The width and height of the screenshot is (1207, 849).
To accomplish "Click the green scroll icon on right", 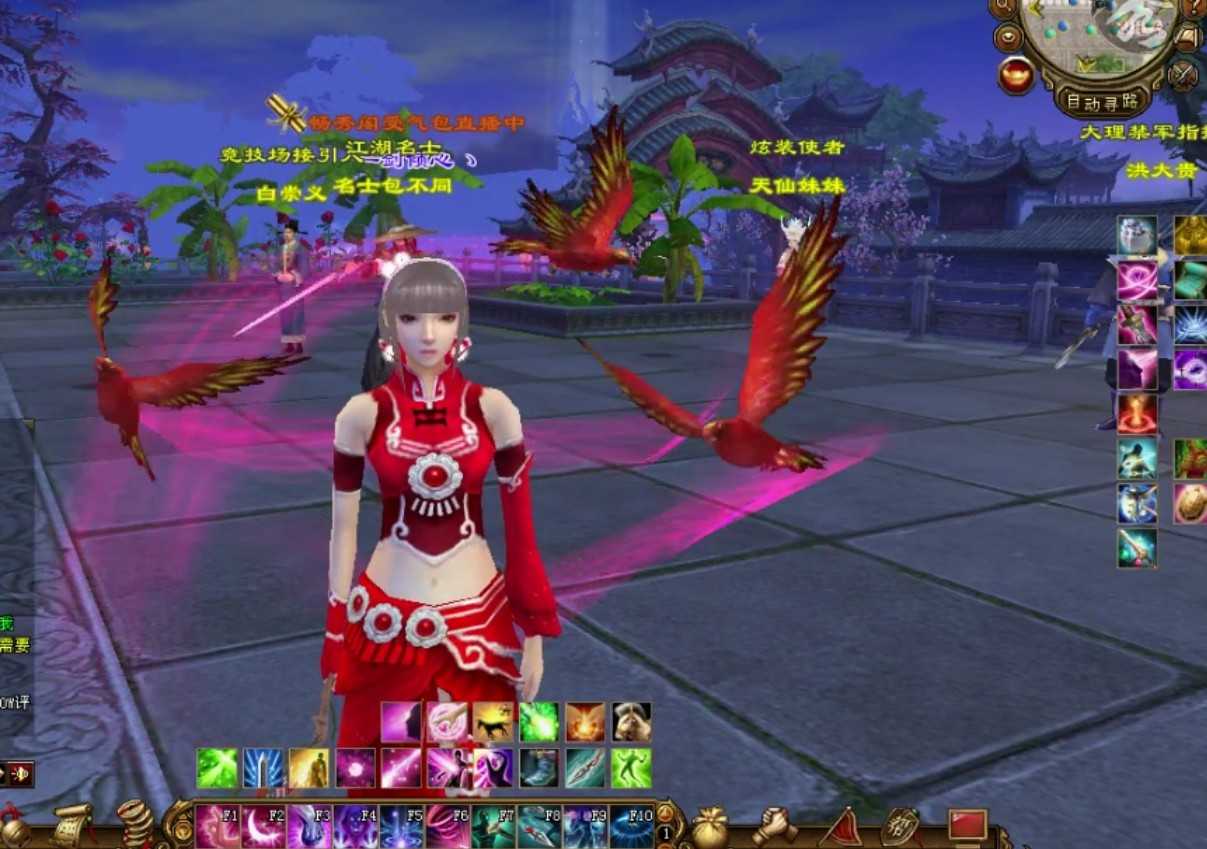I will (x=1190, y=281).
